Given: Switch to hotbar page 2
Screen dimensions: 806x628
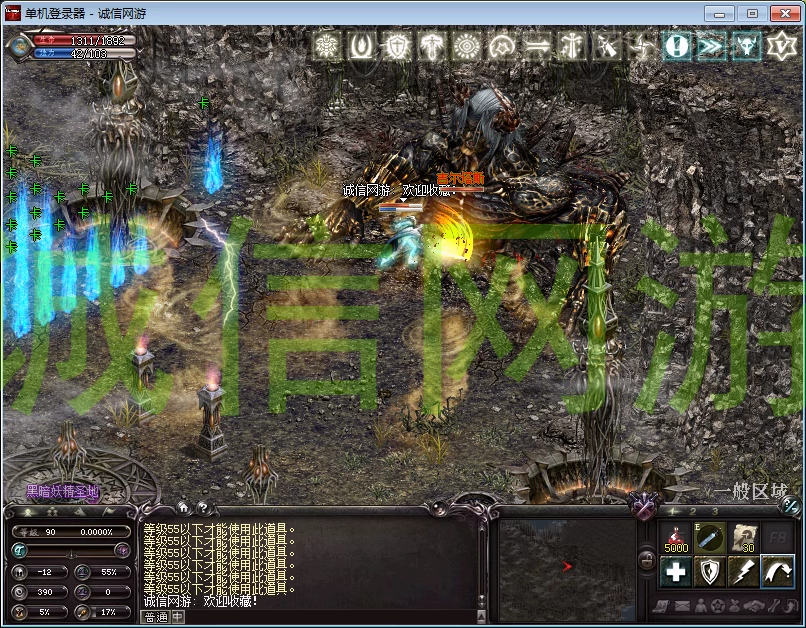Looking at the screenshot, I should coord(692,511).
